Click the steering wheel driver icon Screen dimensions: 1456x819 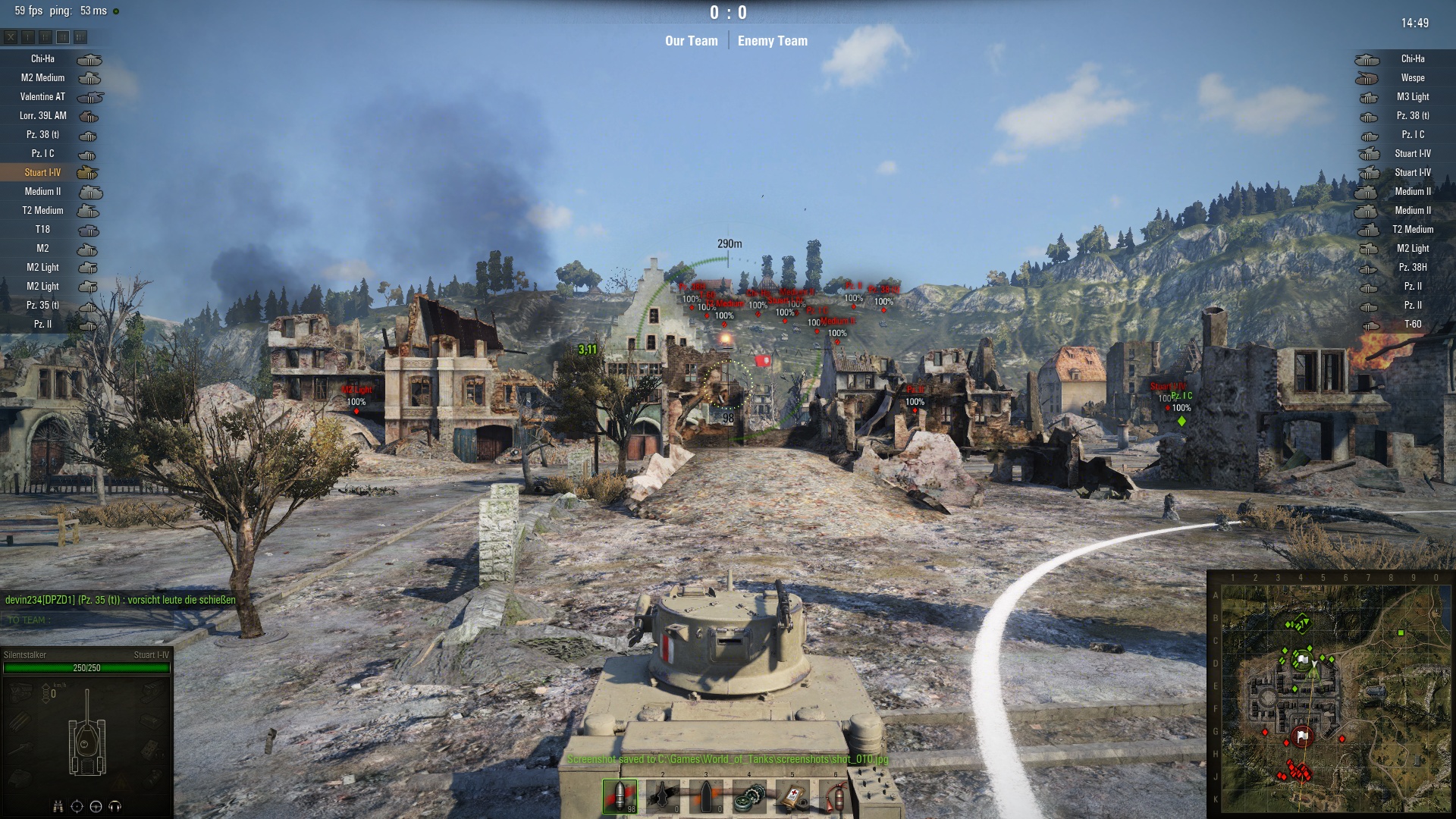tap(96, 806)
